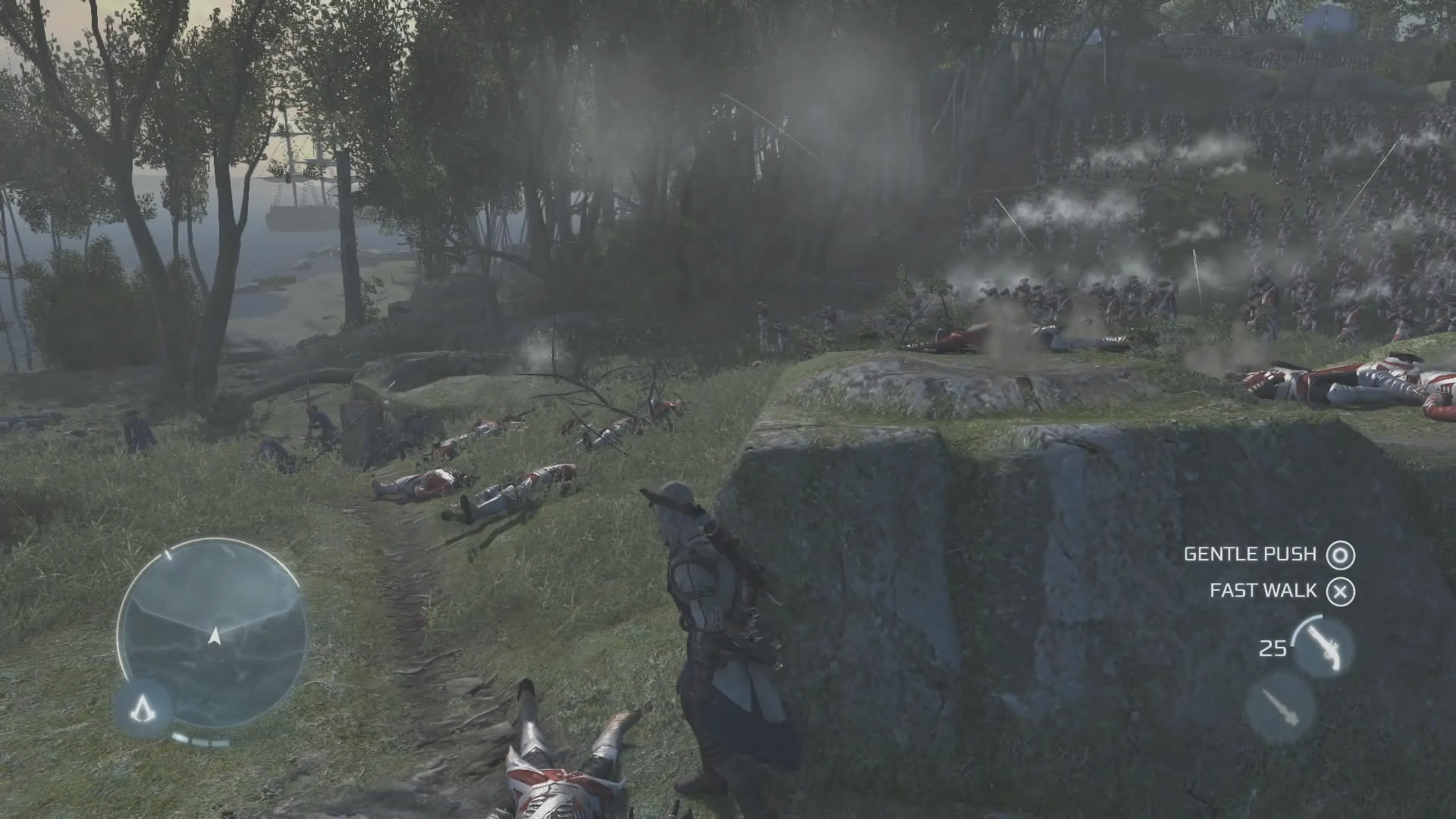Screen dimensions: 1456x819
Task: Click the GENTLE PUSH text label
Action: point(1251,554)
